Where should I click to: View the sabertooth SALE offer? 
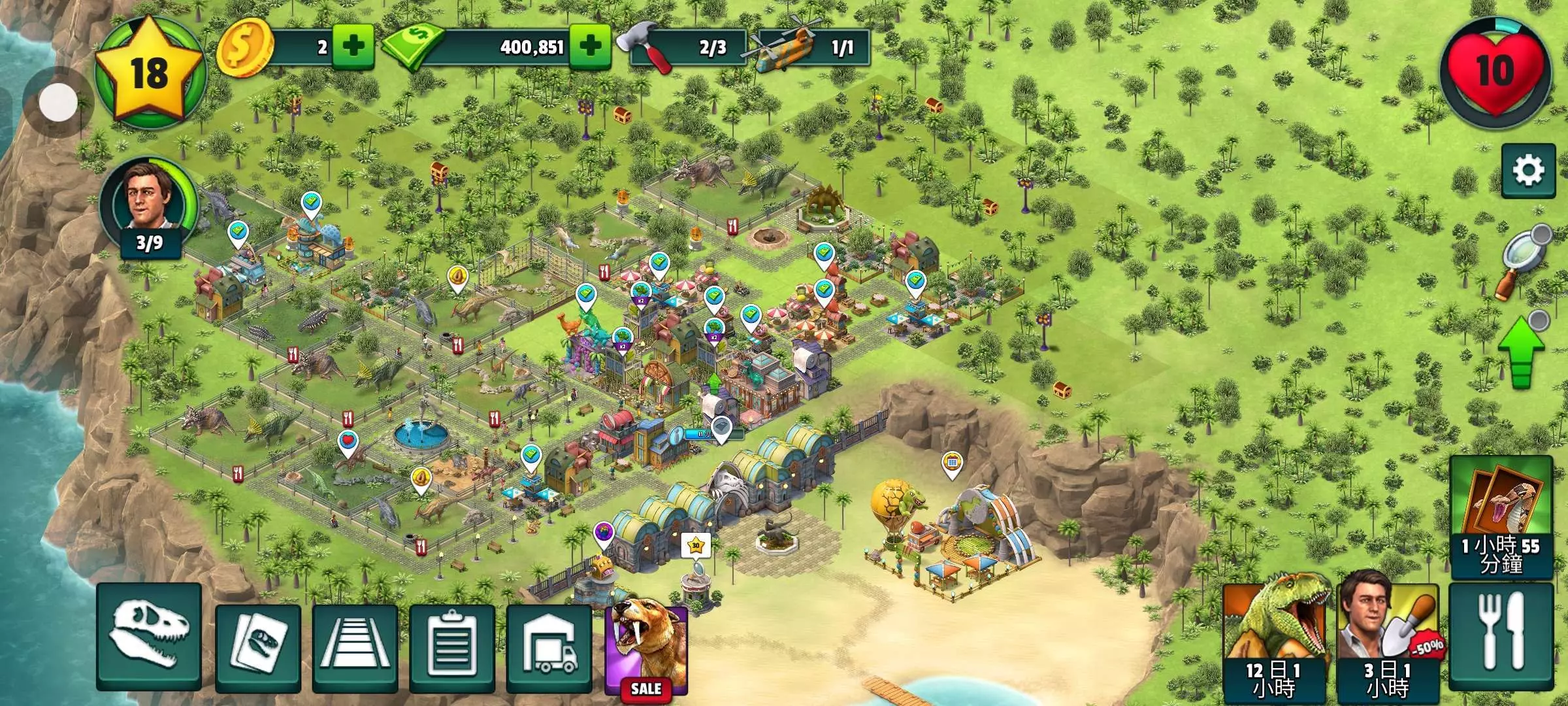tap(646, 650)
